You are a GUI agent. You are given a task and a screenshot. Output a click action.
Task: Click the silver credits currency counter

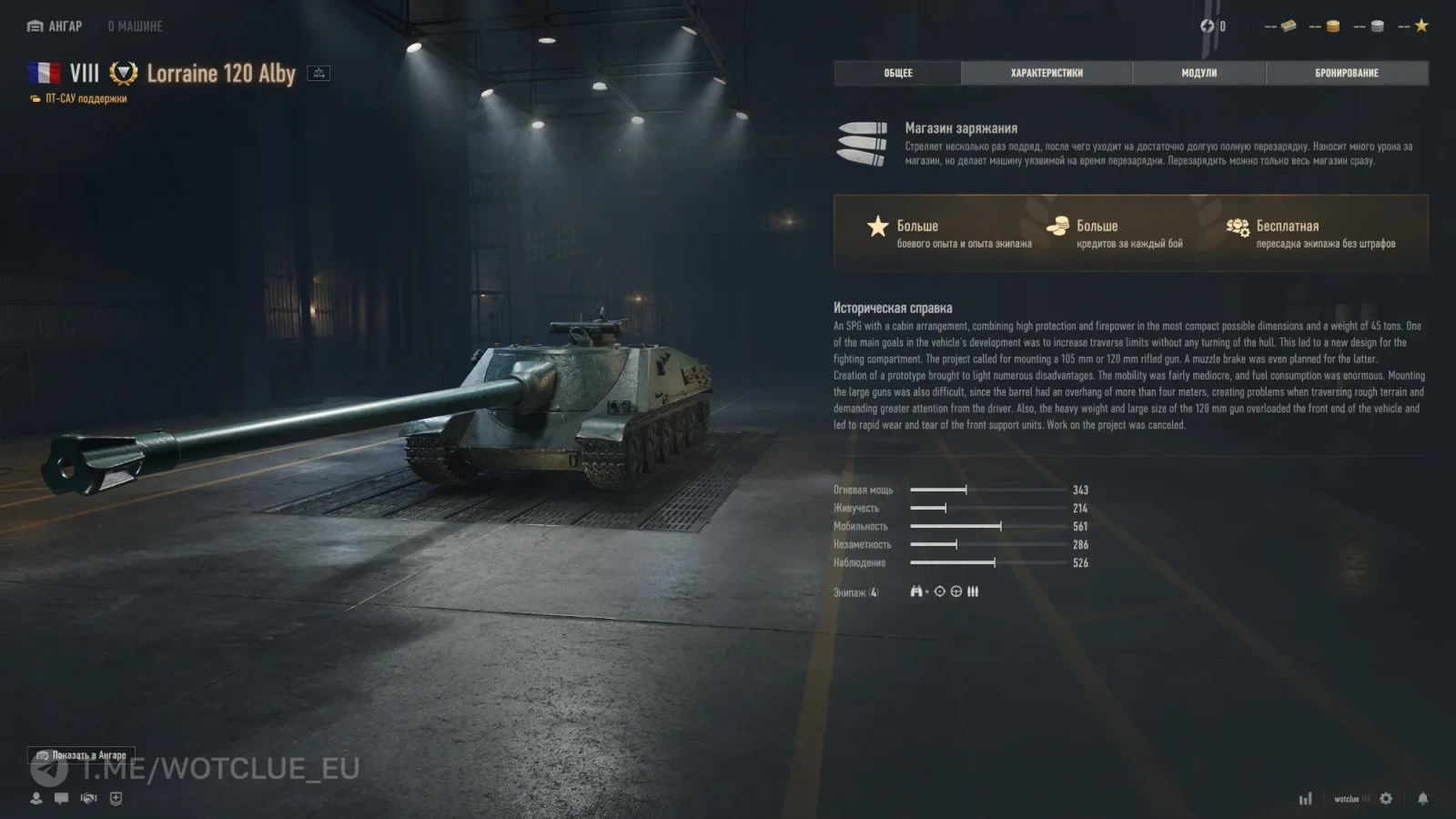tap(1370, 26)
